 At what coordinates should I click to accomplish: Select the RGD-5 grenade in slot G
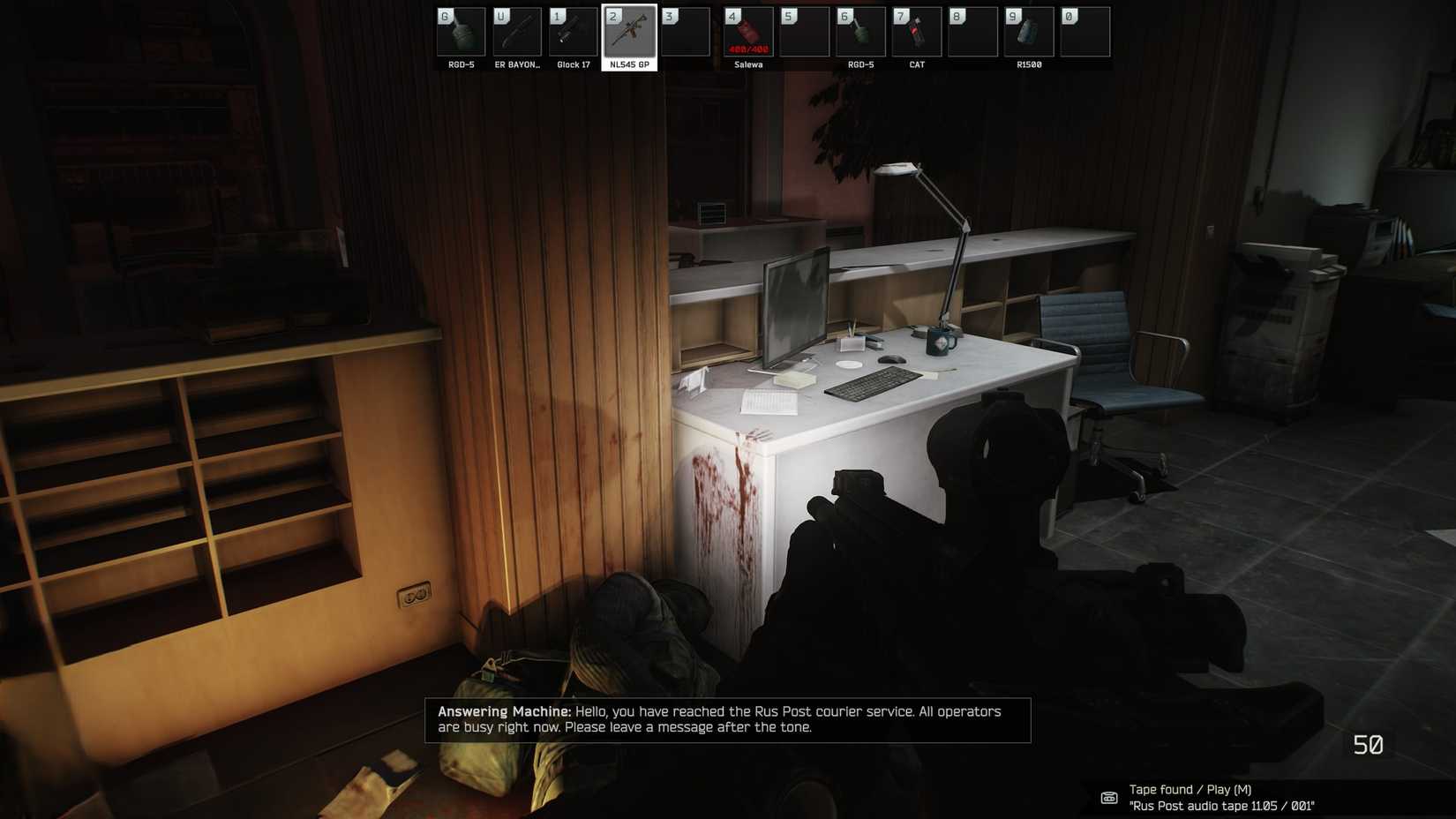(460, 31)
